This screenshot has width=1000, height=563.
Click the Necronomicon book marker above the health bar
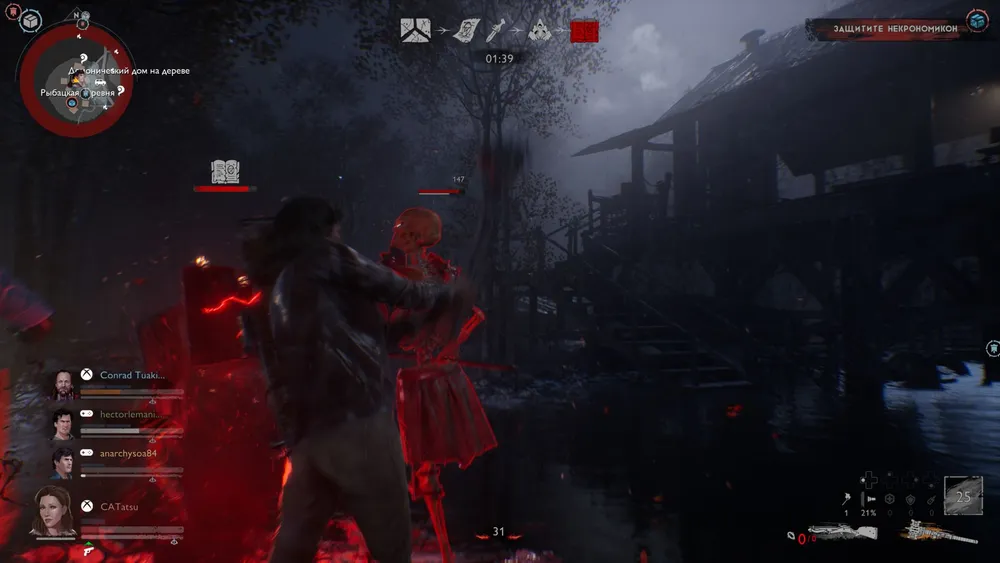(x=226, y=171)
